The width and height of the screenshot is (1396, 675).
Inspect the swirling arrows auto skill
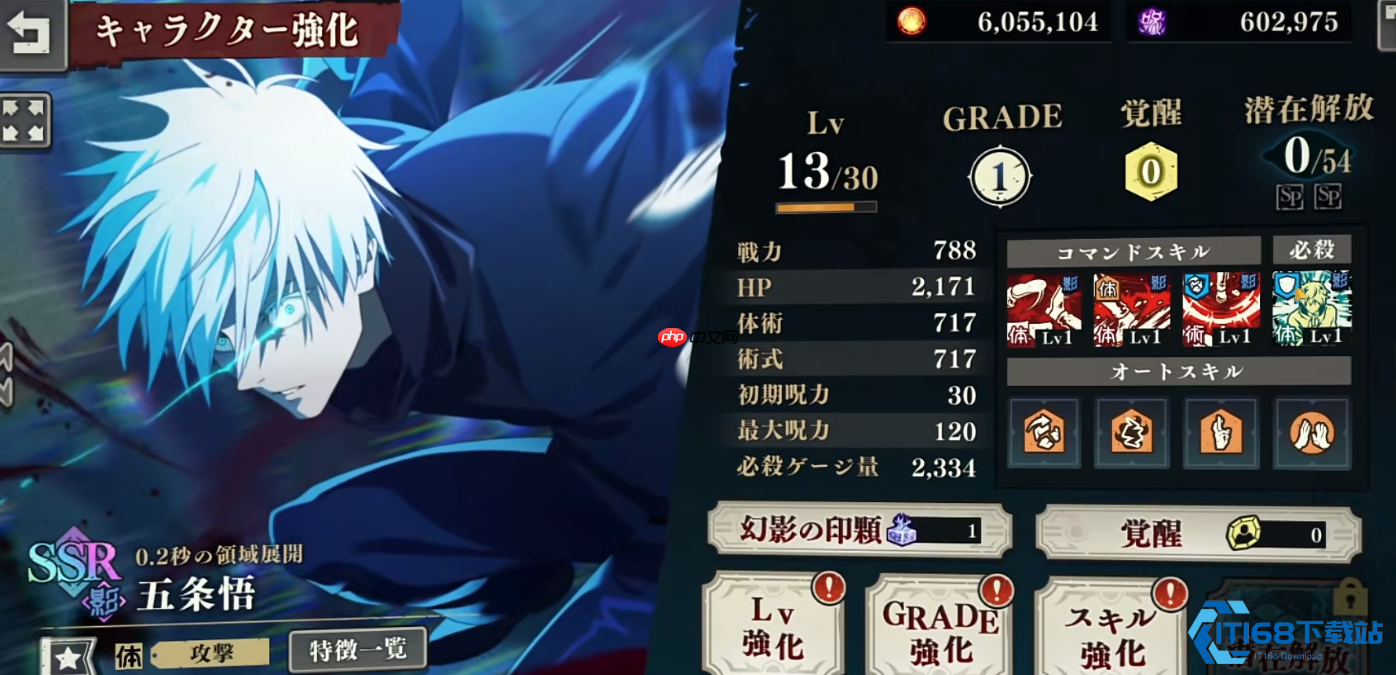point(1044,432)
